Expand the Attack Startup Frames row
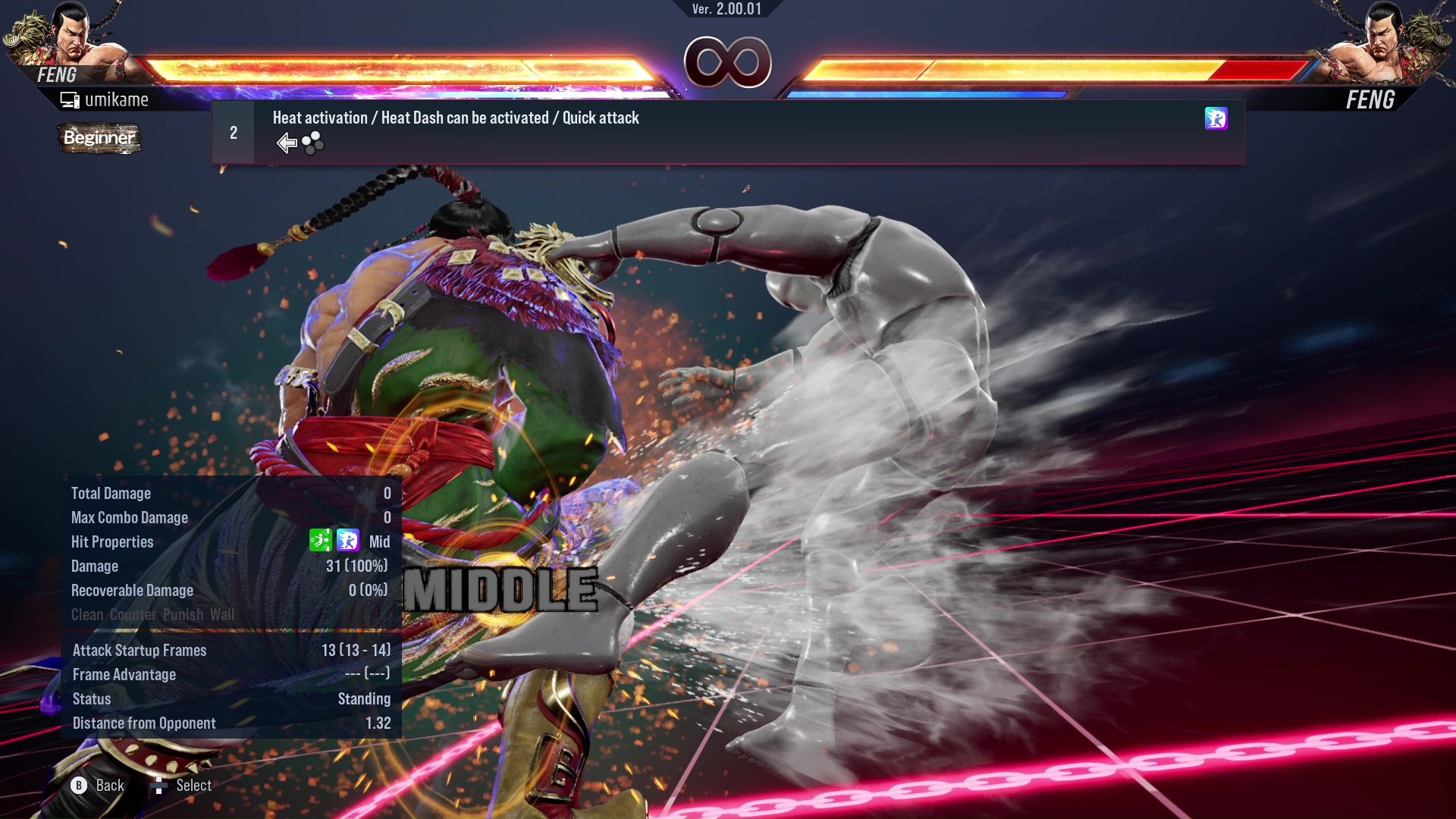Image resolution: width=1456 pixels, height=819 pixels. coord(139,650)
